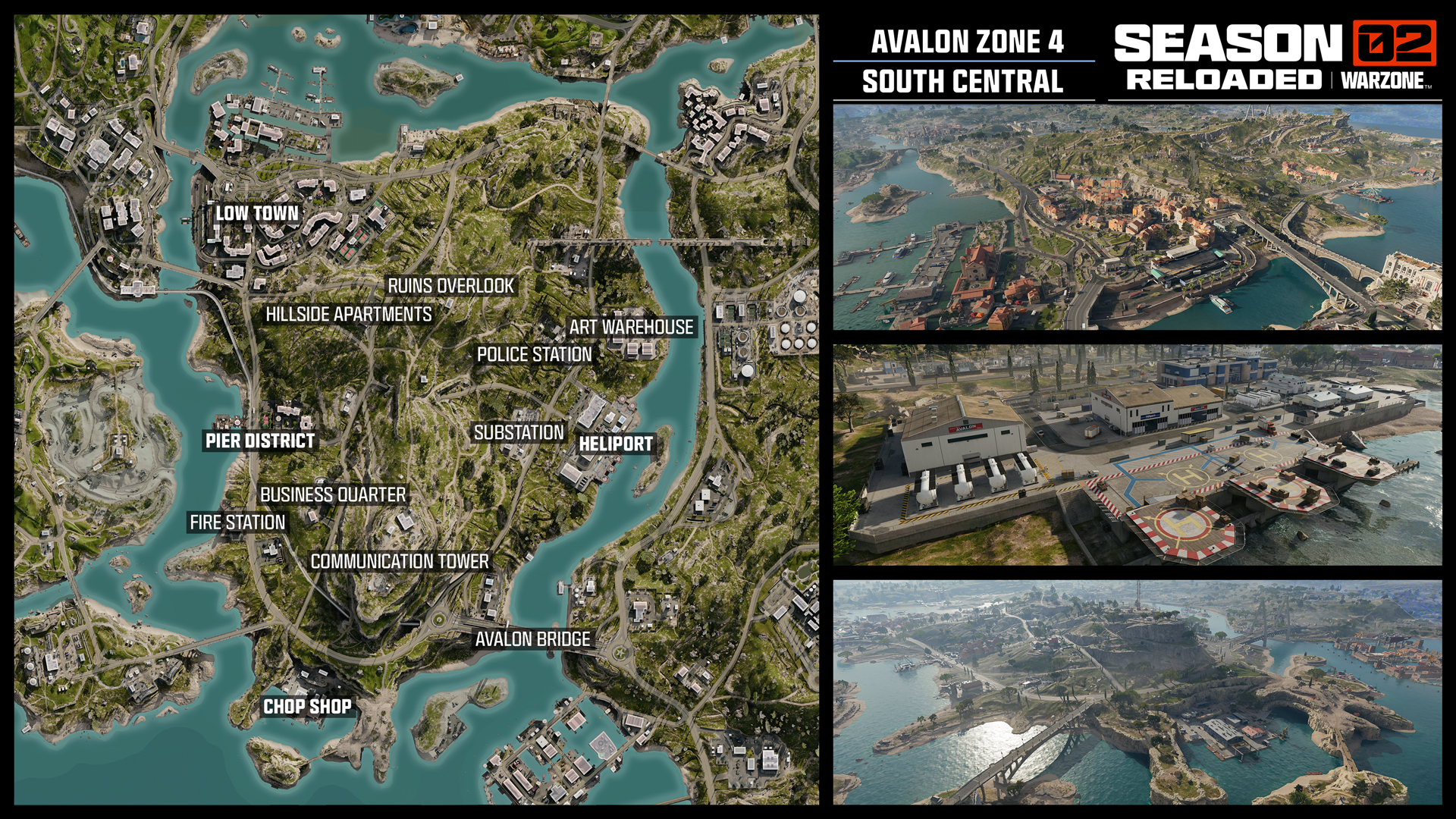
Task: Select the Low Town map label
Action: pos(257,213)
